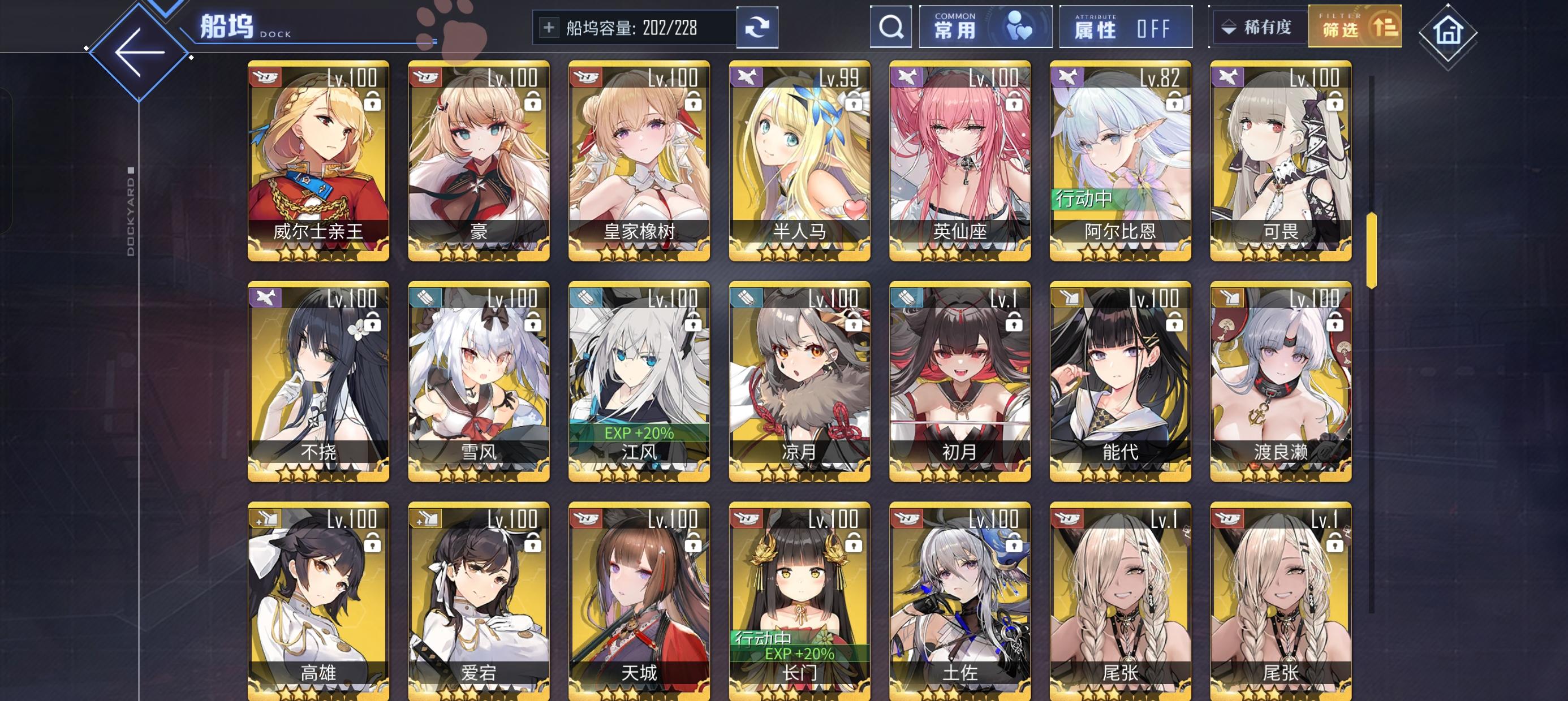Open the search magnifier tool
The height and width of the screenshot is (701, 1568).
891,27
